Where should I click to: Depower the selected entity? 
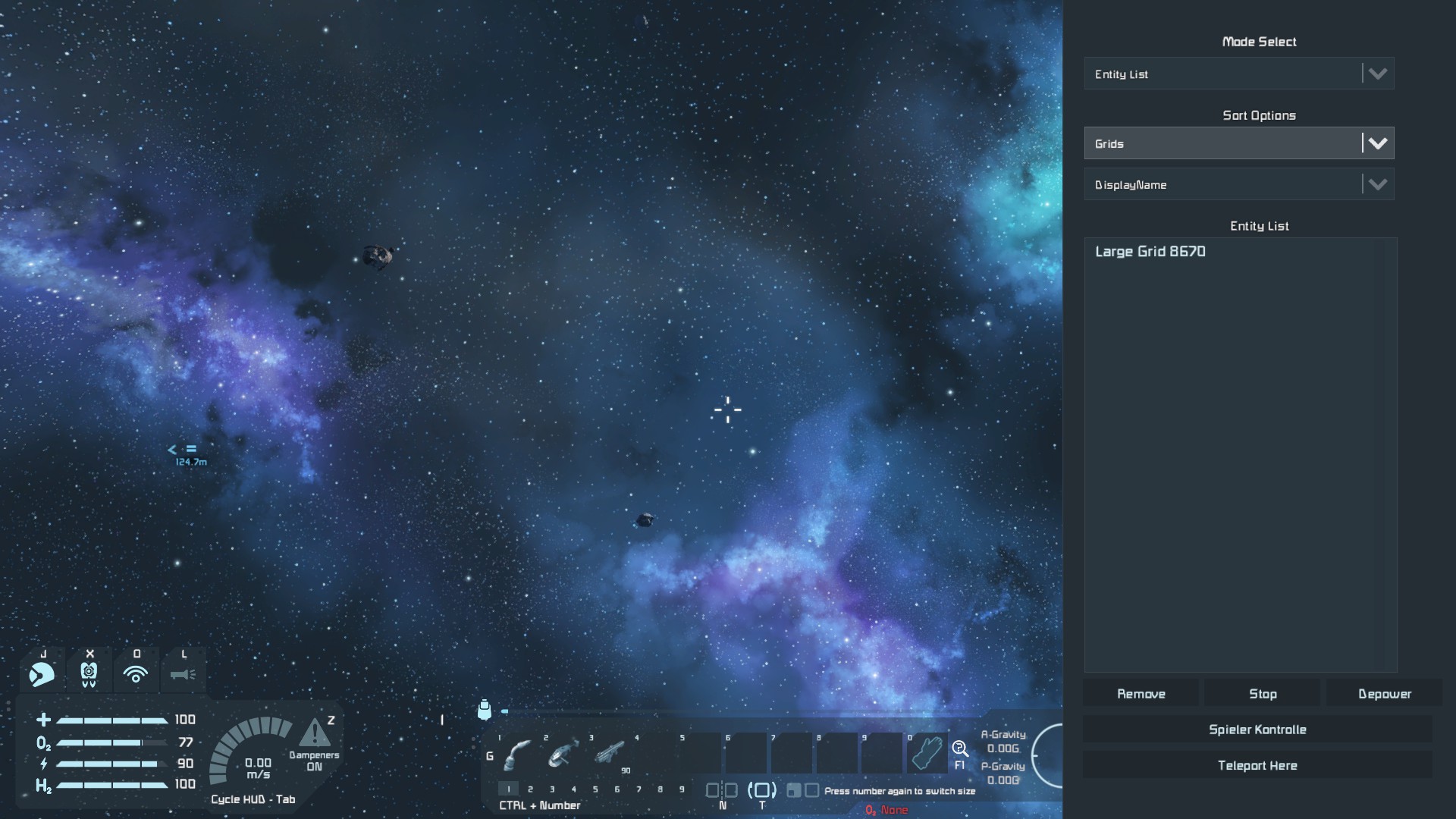pos(1384,694)
